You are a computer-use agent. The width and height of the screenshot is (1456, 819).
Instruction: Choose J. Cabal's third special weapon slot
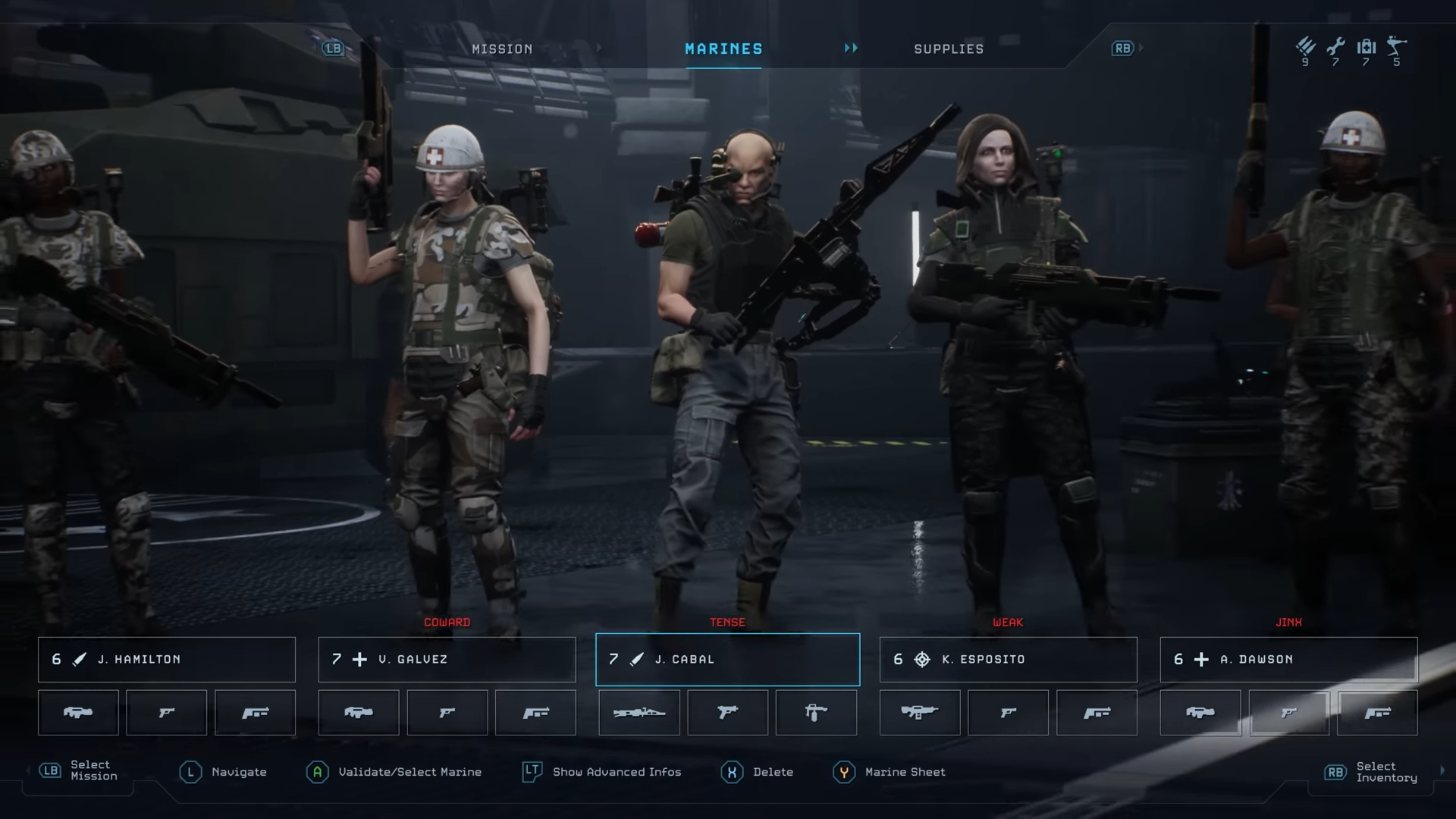click(x=817, y=713)
